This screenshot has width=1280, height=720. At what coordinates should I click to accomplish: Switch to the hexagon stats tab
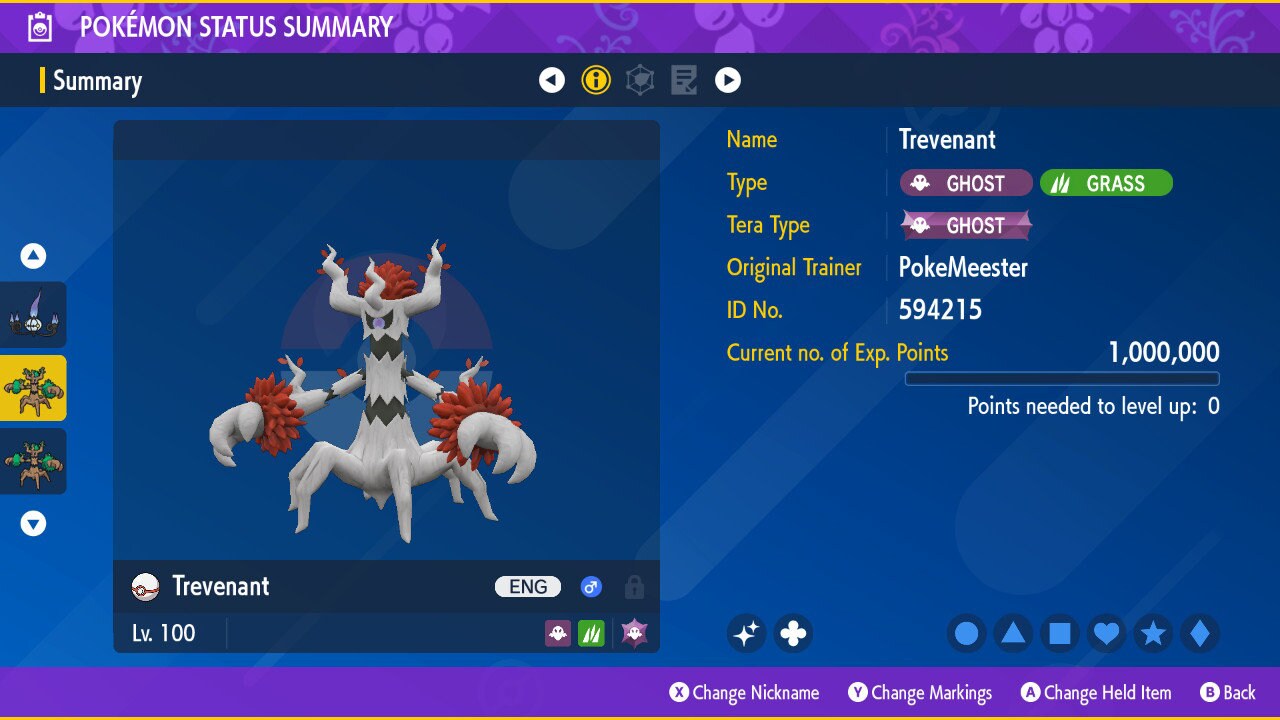640,80
